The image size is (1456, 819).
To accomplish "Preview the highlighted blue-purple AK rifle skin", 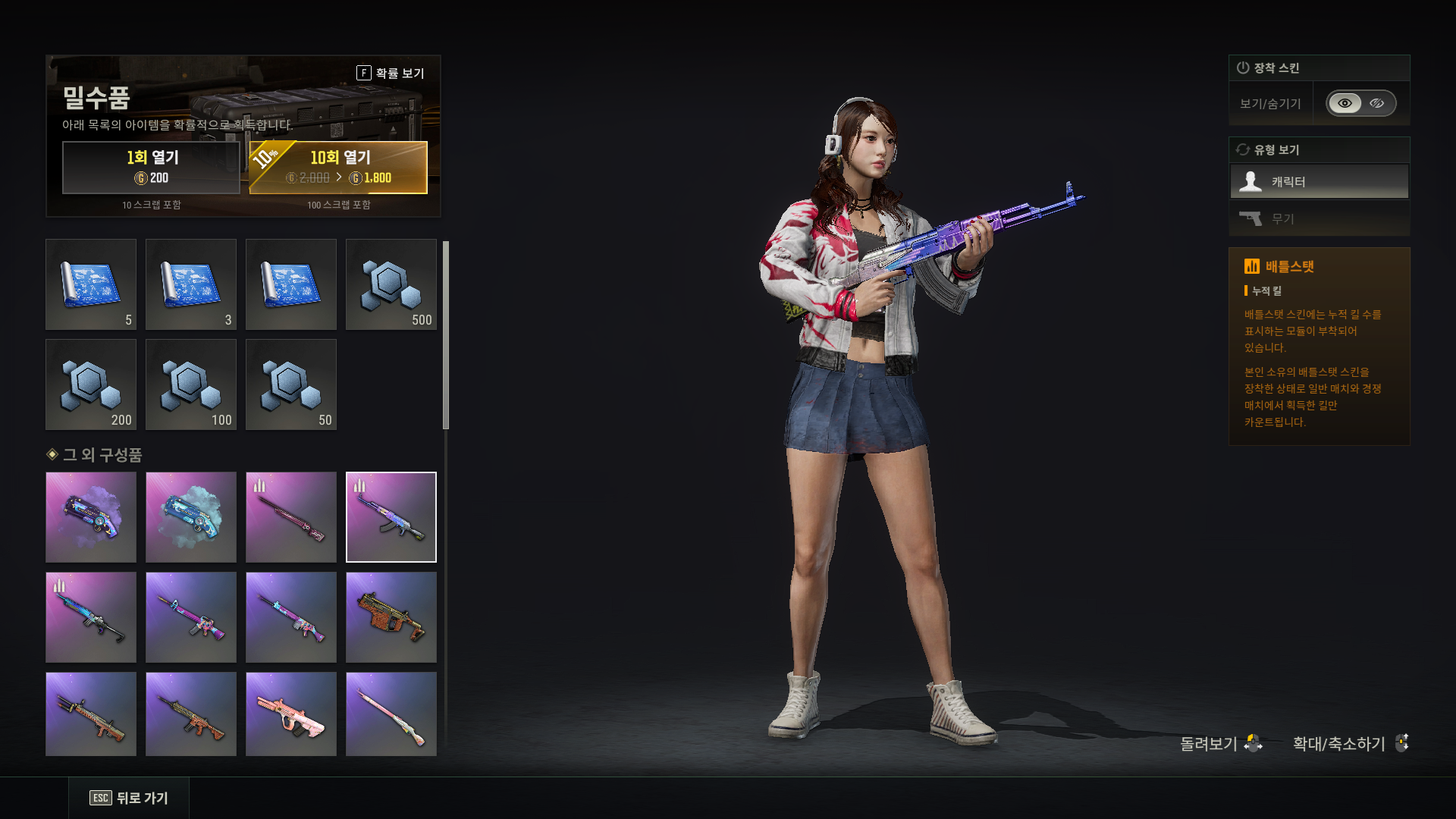I will 391,517.
